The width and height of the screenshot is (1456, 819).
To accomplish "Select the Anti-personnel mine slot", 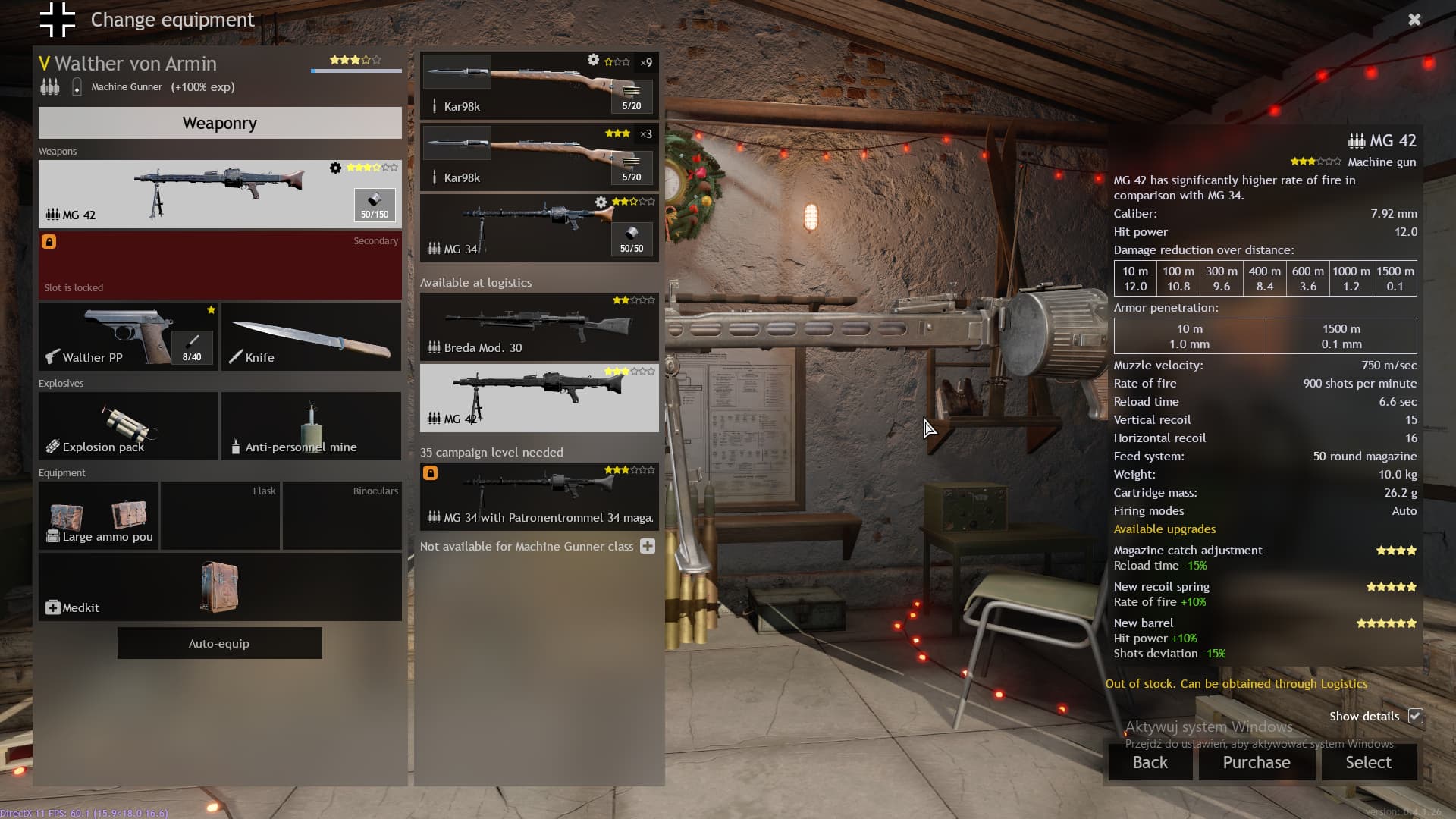I will point(311,426).
